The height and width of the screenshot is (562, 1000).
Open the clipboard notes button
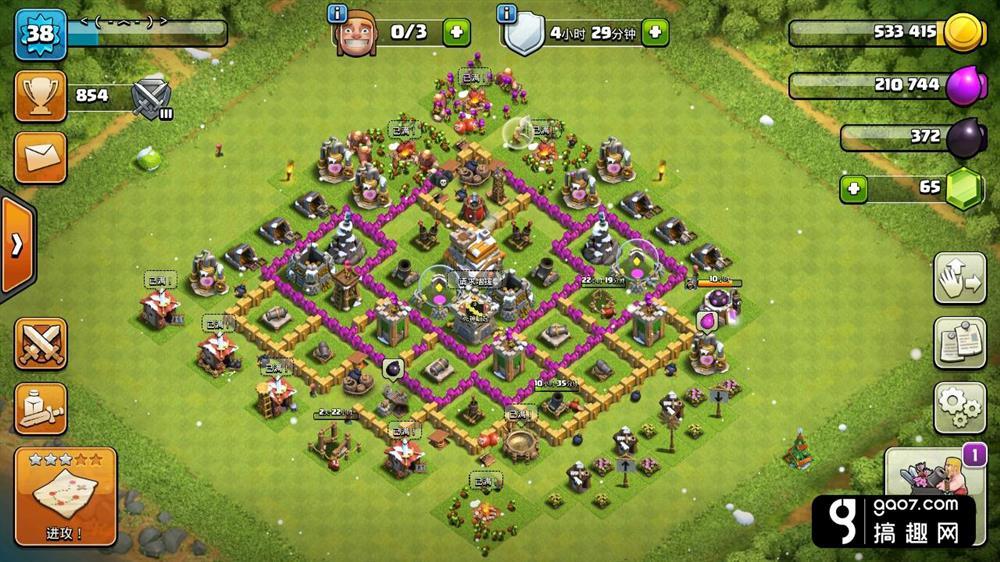click(960, 343)
